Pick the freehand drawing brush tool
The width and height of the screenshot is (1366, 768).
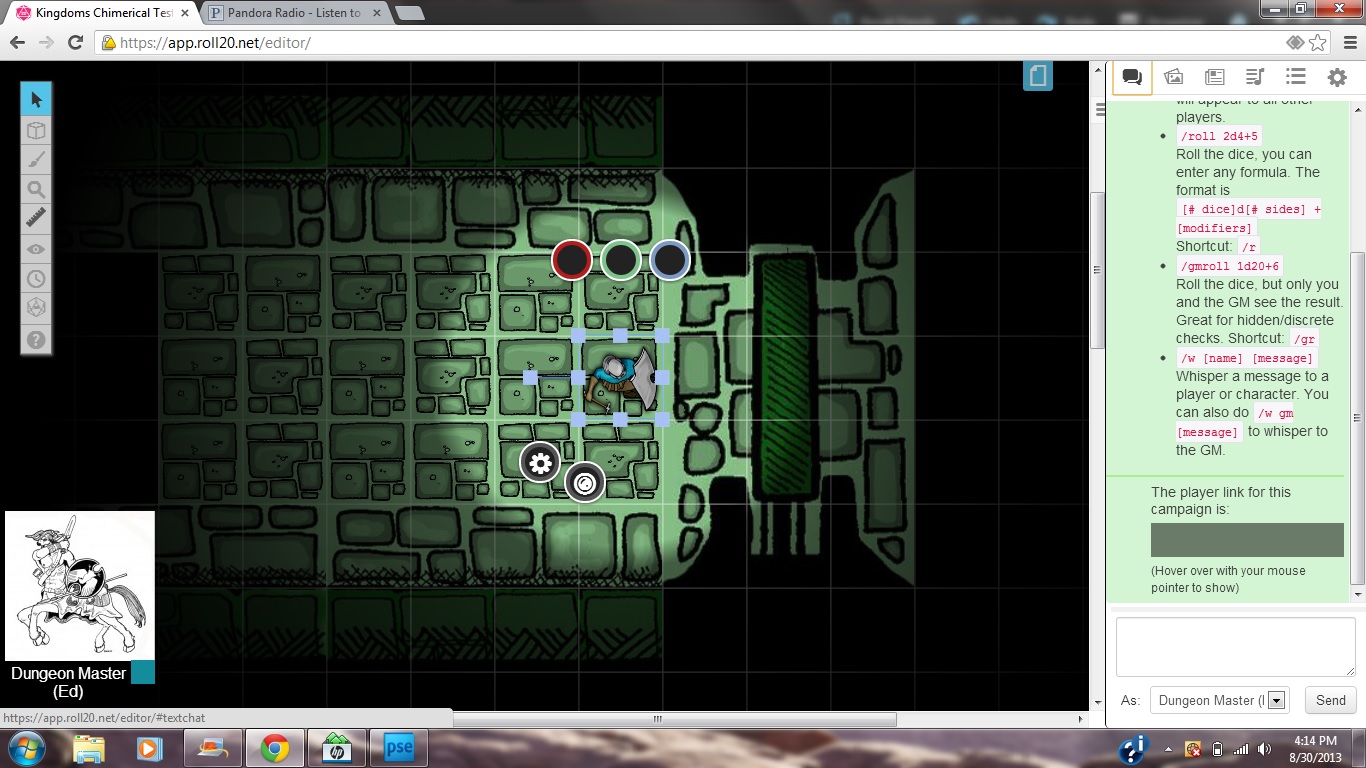(x=35, y=159)
